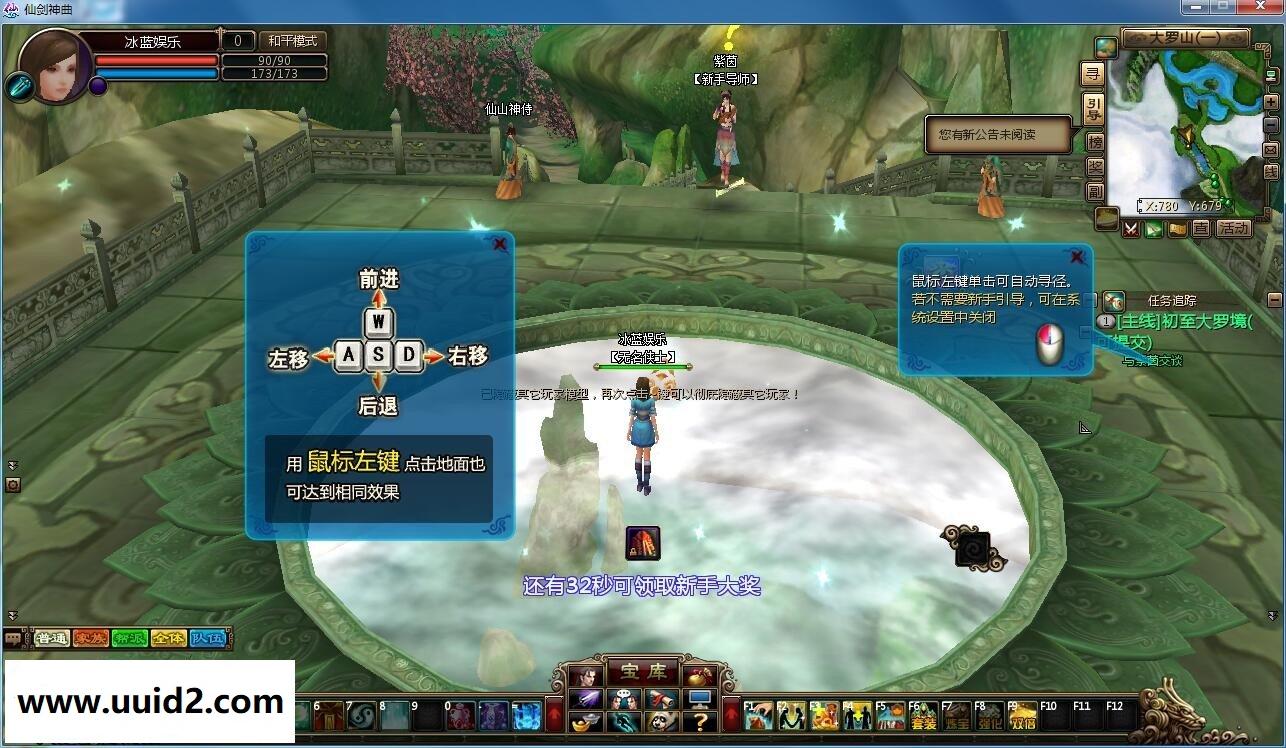Click the computer monitor icon near the hotbar
Viewport: 1286px width, 748px height.
(700, 699)
